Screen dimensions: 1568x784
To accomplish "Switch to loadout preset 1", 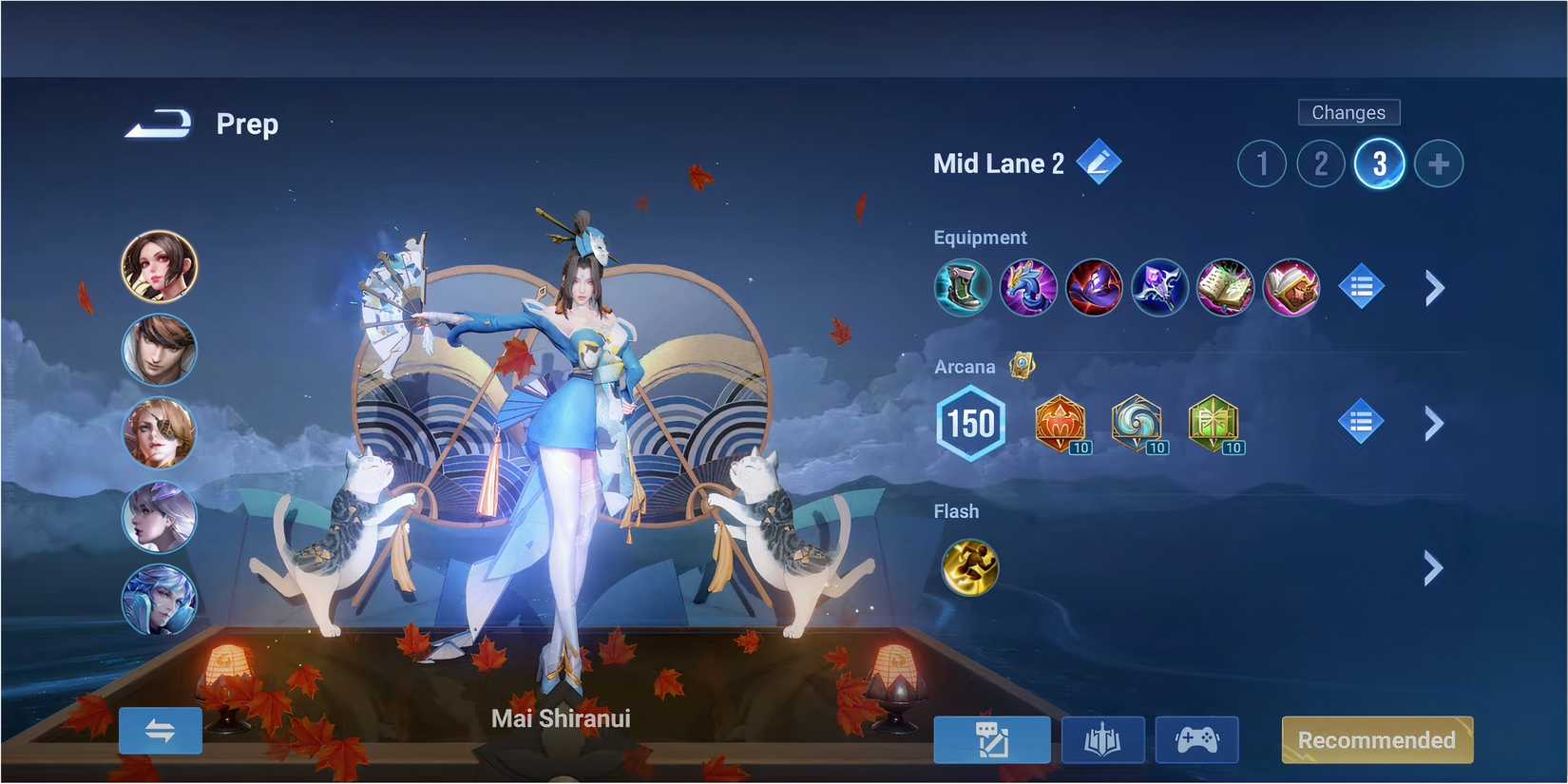I will 1261,163.
